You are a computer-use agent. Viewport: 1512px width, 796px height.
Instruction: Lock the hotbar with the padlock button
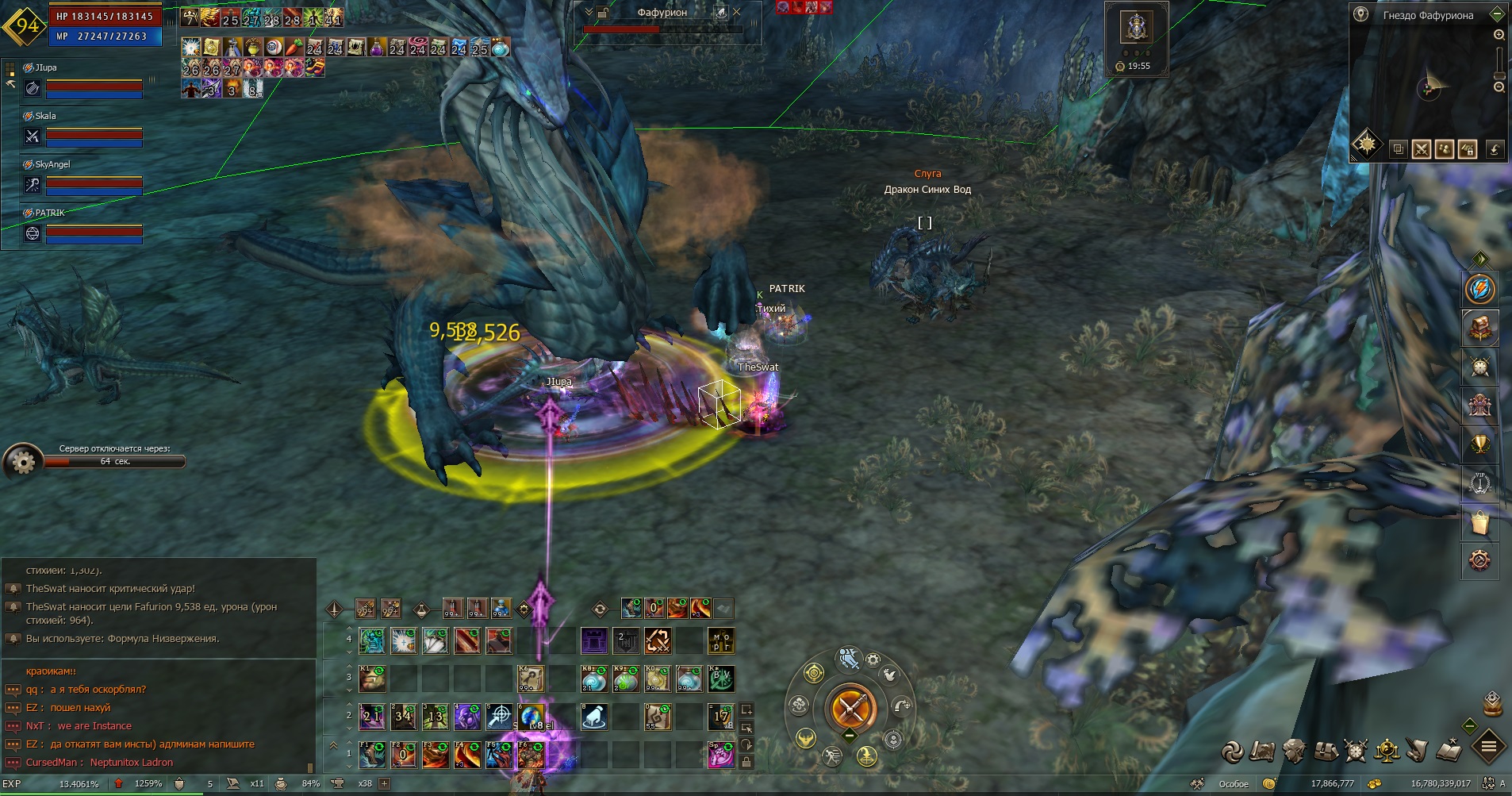point(746,762)
